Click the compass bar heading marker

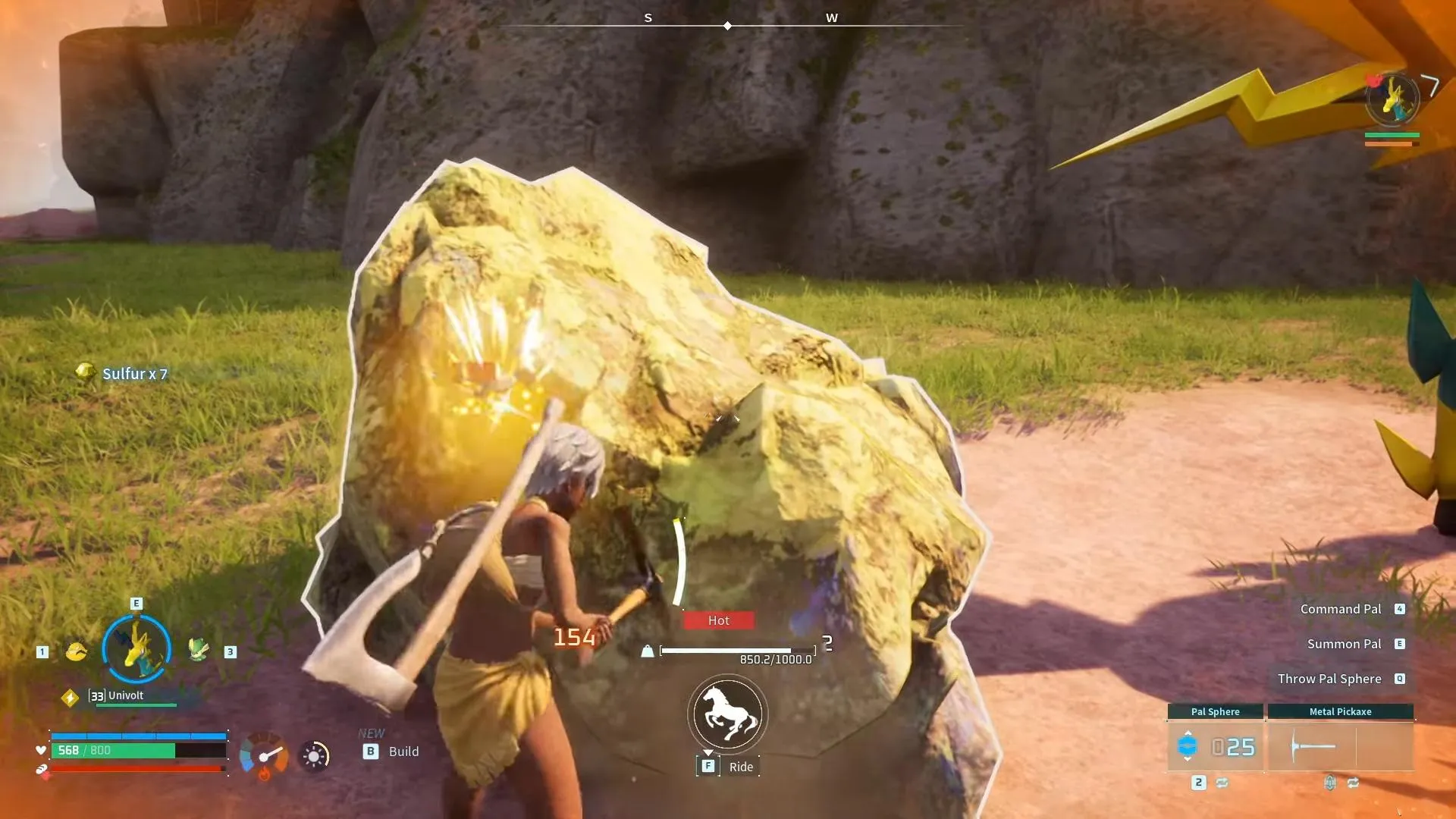(727, 26)
